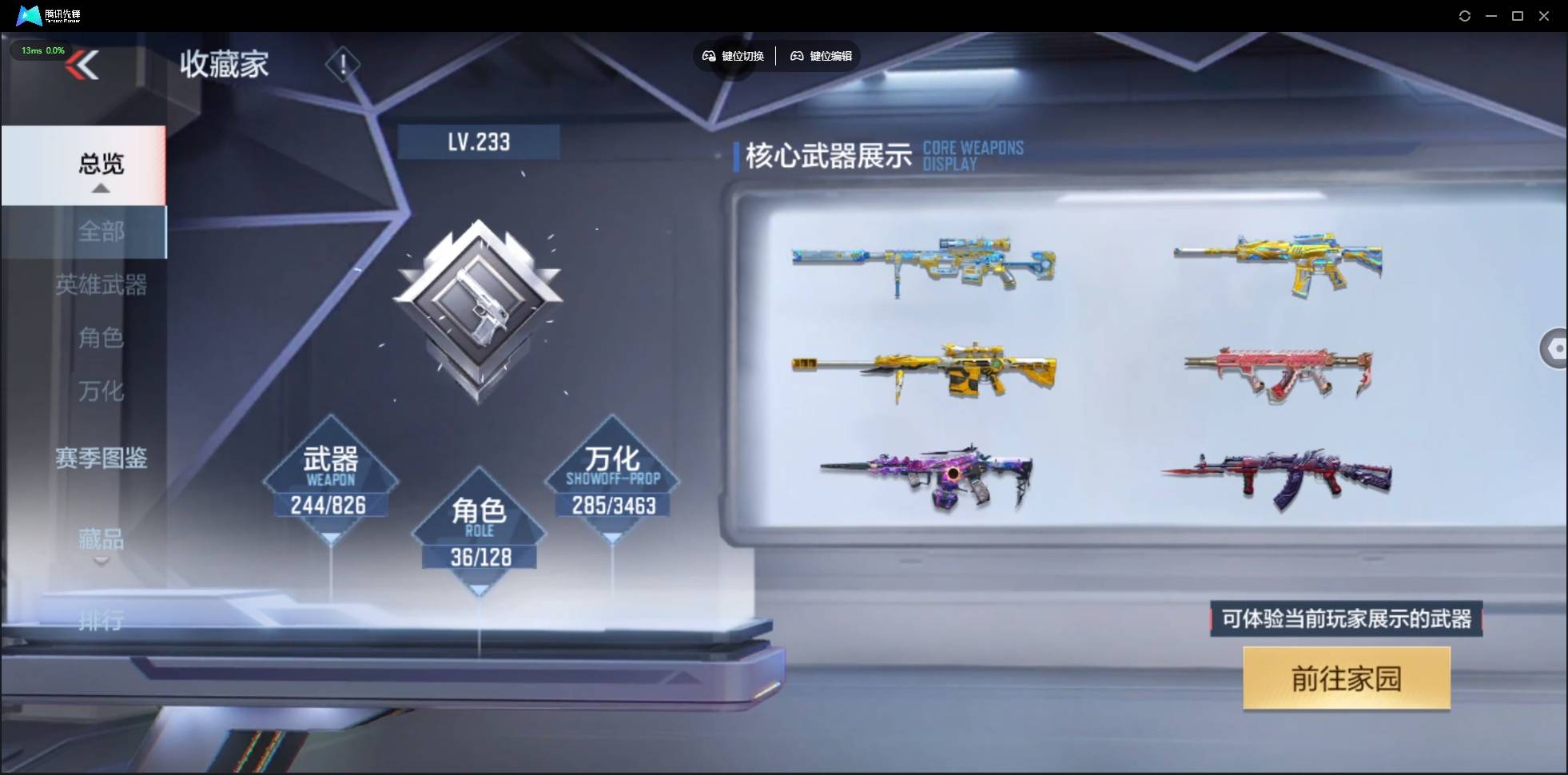Expand the 藏品 section arrow

click(101, 562)
